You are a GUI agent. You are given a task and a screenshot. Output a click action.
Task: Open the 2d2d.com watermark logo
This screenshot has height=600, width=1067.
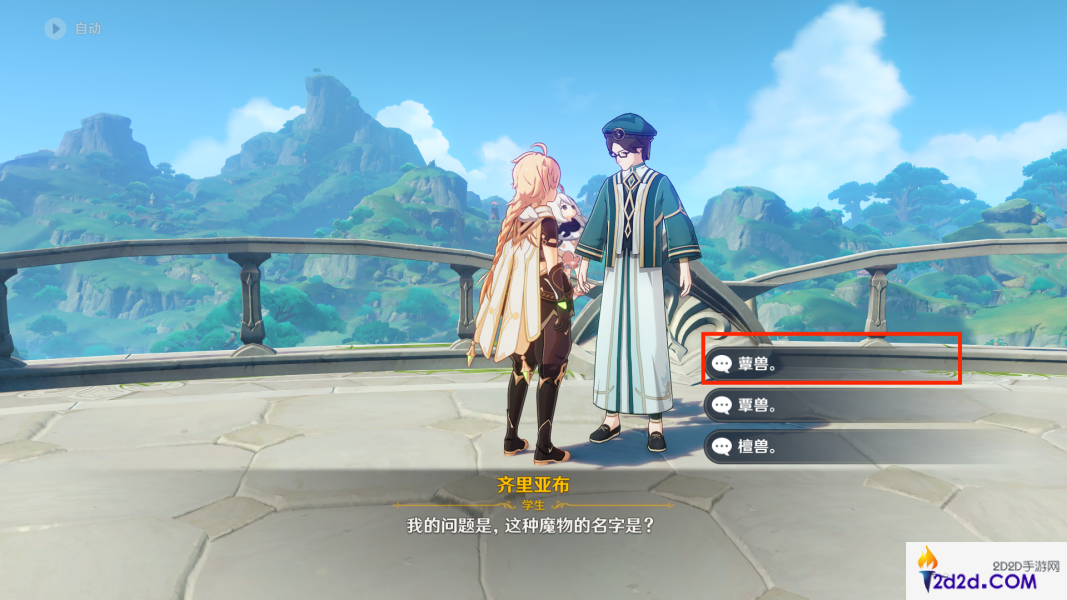pyautogui.click(x=984, y=572)
